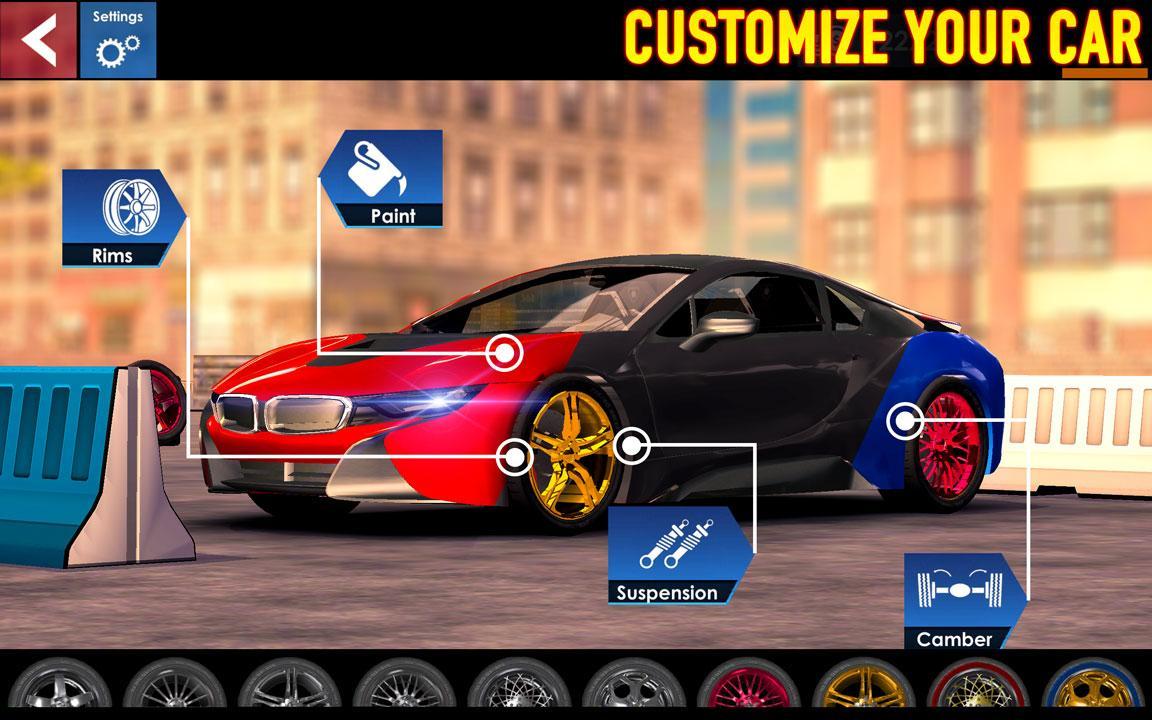
Task: Open the Rims customization option
Action: [x=122, y=219]
